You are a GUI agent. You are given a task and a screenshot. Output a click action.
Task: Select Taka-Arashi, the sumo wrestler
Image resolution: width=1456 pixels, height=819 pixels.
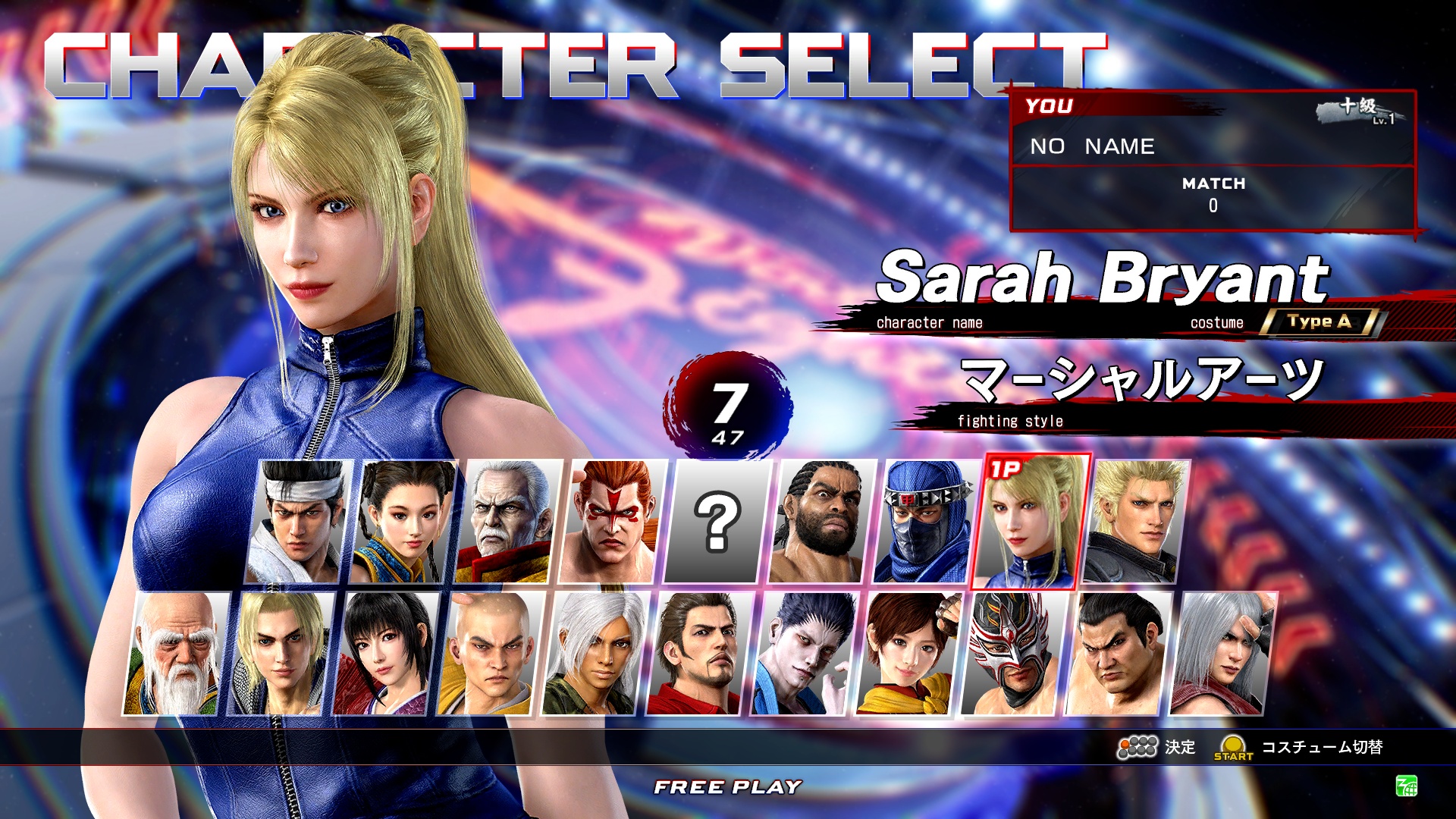[1118, 654]
